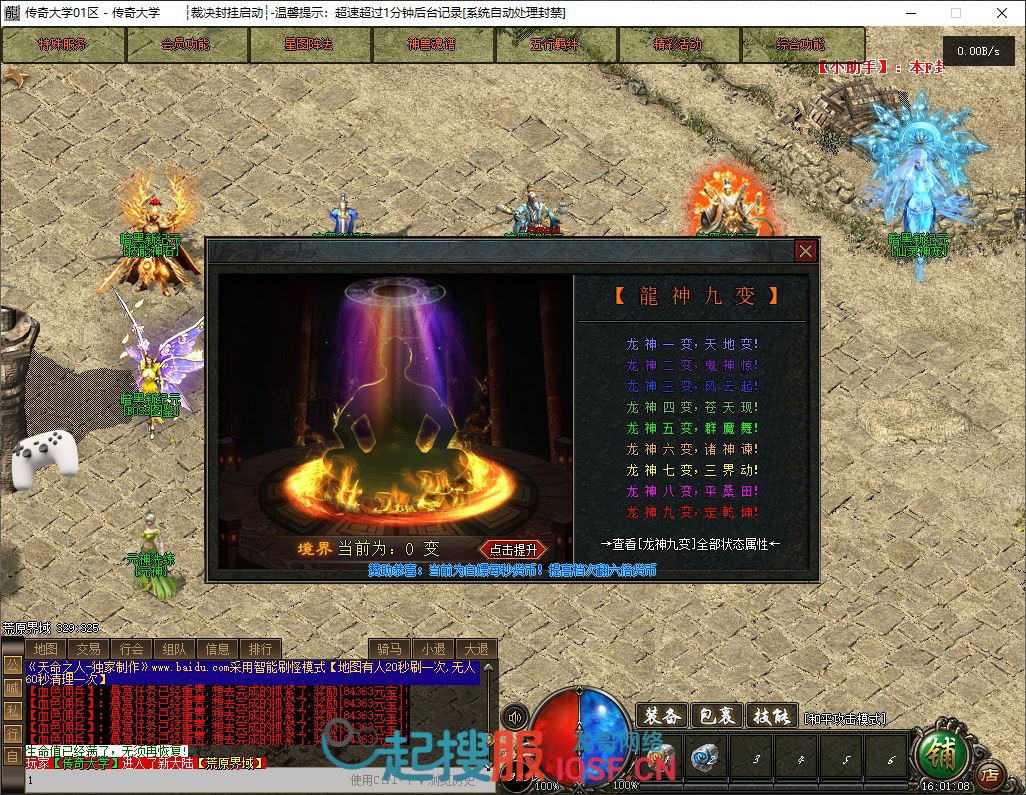Open the 地图 map tab

click(x=46, y=649)
